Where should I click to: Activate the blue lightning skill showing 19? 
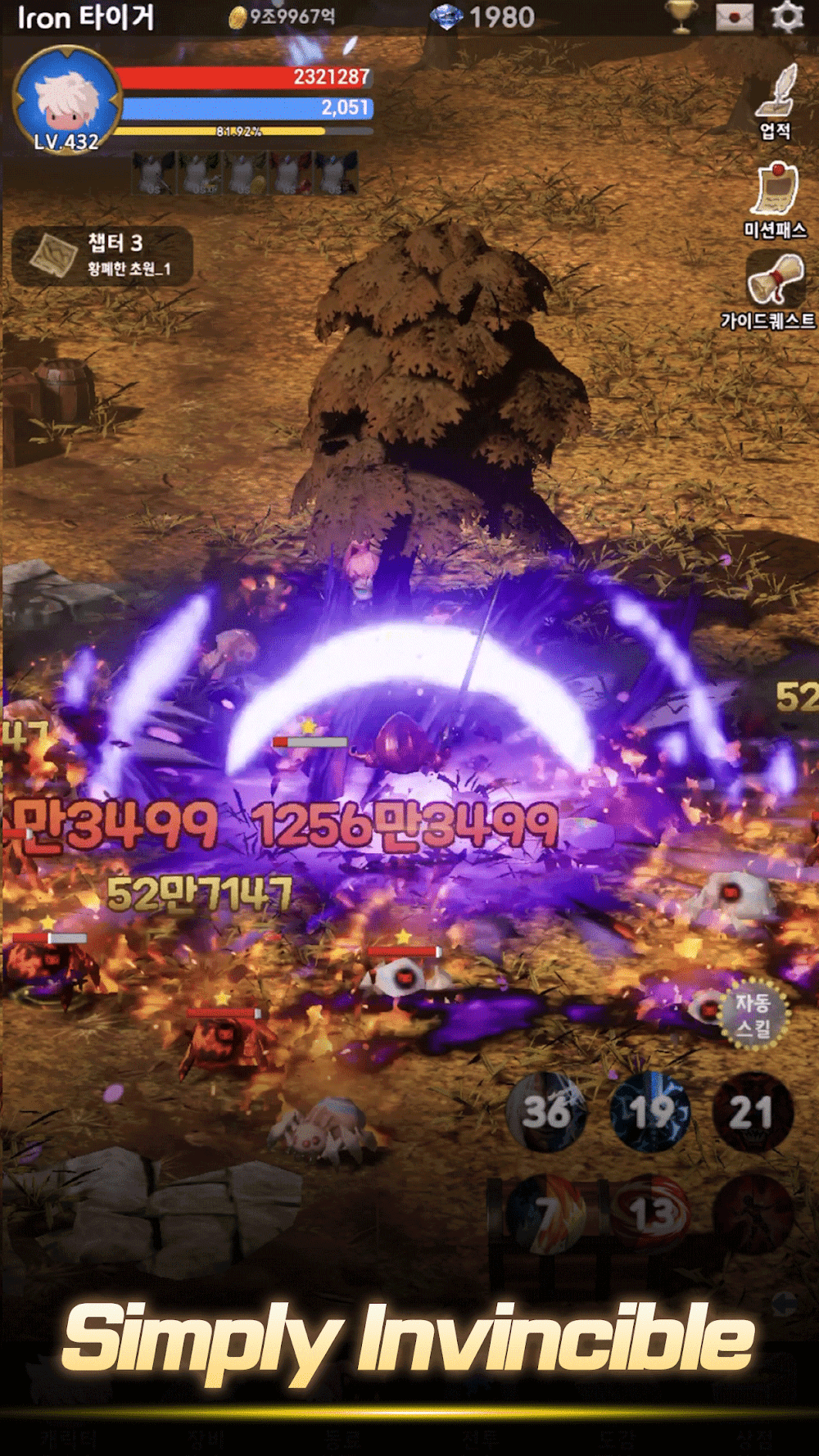coord(650,1113)
